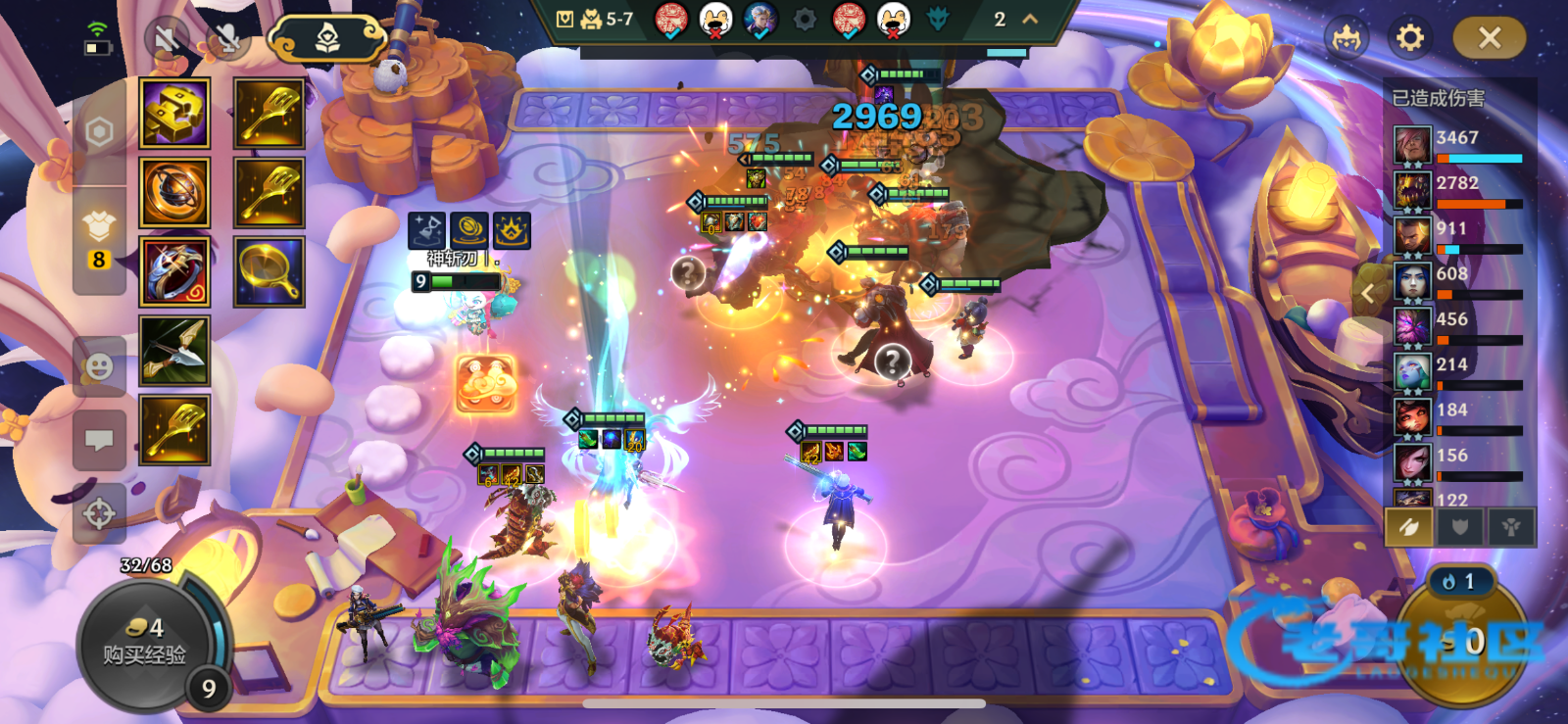Toggle the muted speaker icon
Screen dimensions: 1568x724
168,39
